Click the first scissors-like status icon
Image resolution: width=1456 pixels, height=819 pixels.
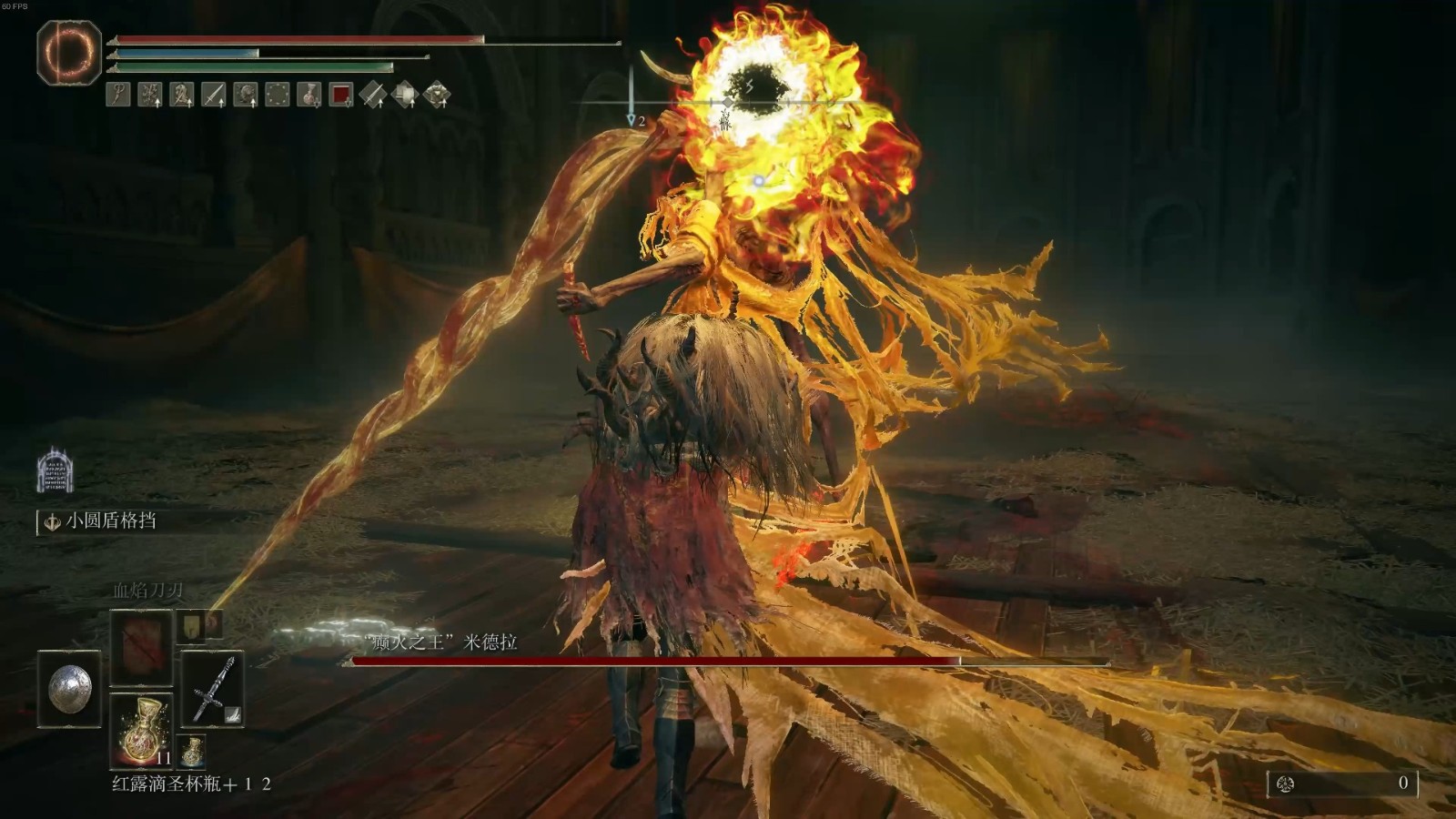[x=118, y=94]
